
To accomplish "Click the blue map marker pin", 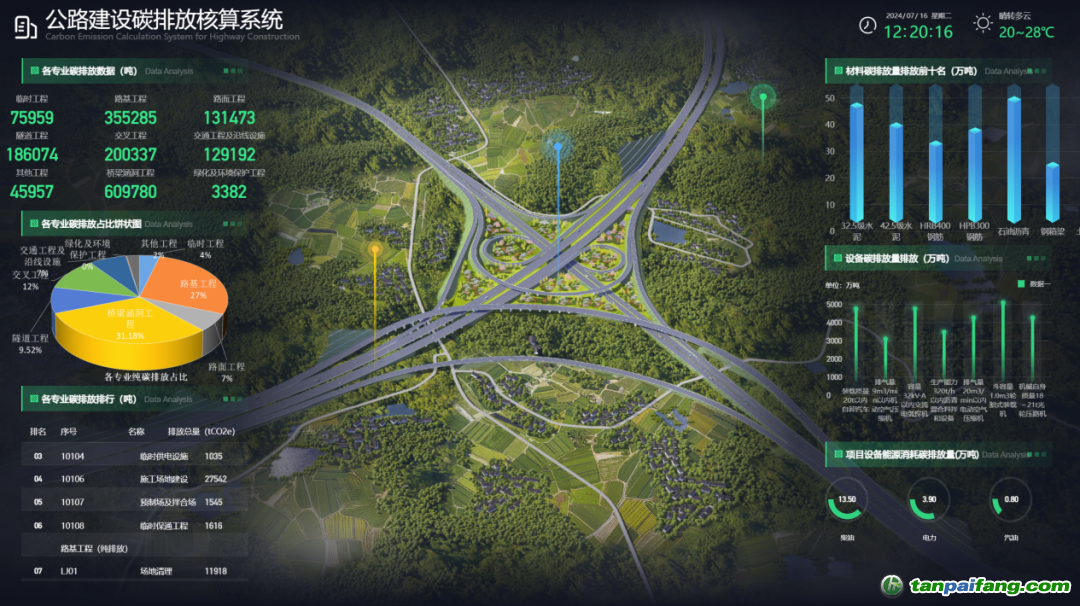I will click(x=558, y=150).
